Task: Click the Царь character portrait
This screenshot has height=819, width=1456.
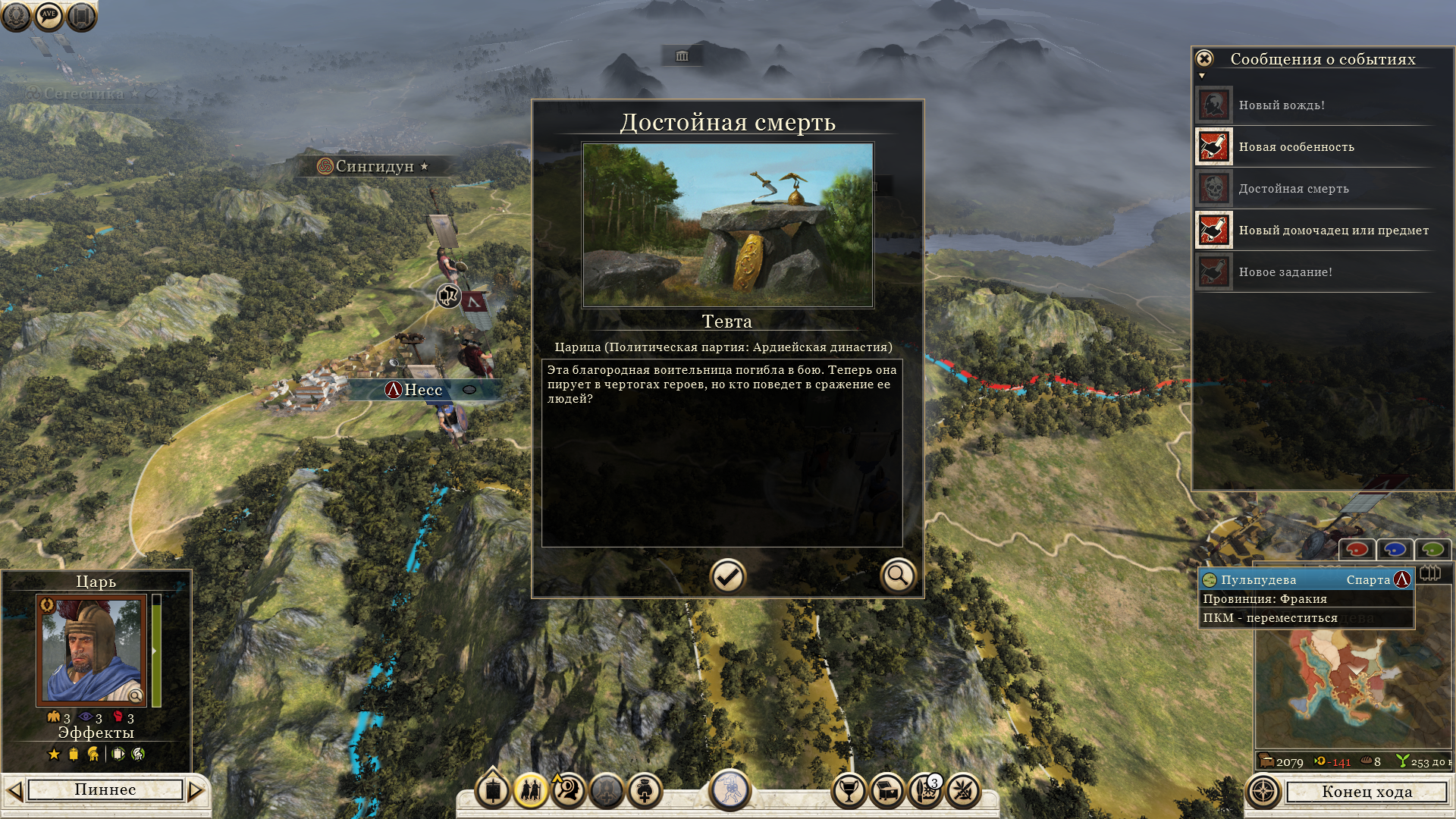Action: pos(92,651)
